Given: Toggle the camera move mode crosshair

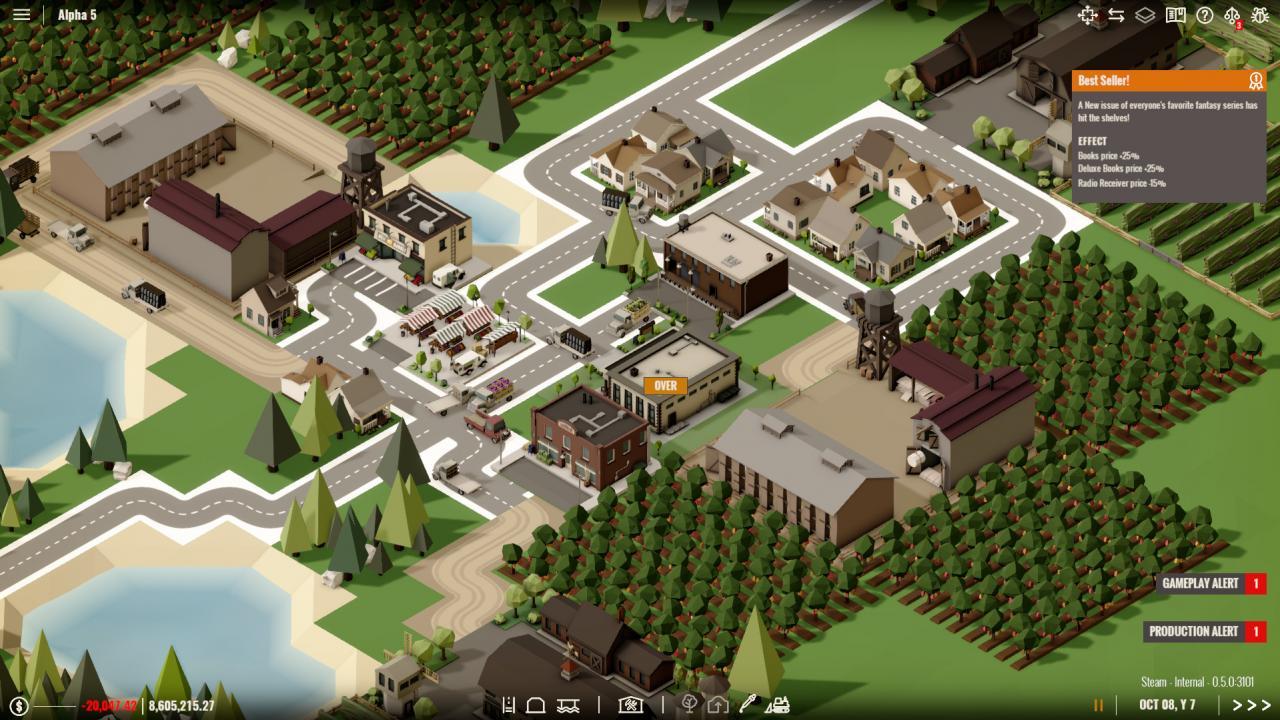Looking at the screenshot, I should coord(1086,15).
